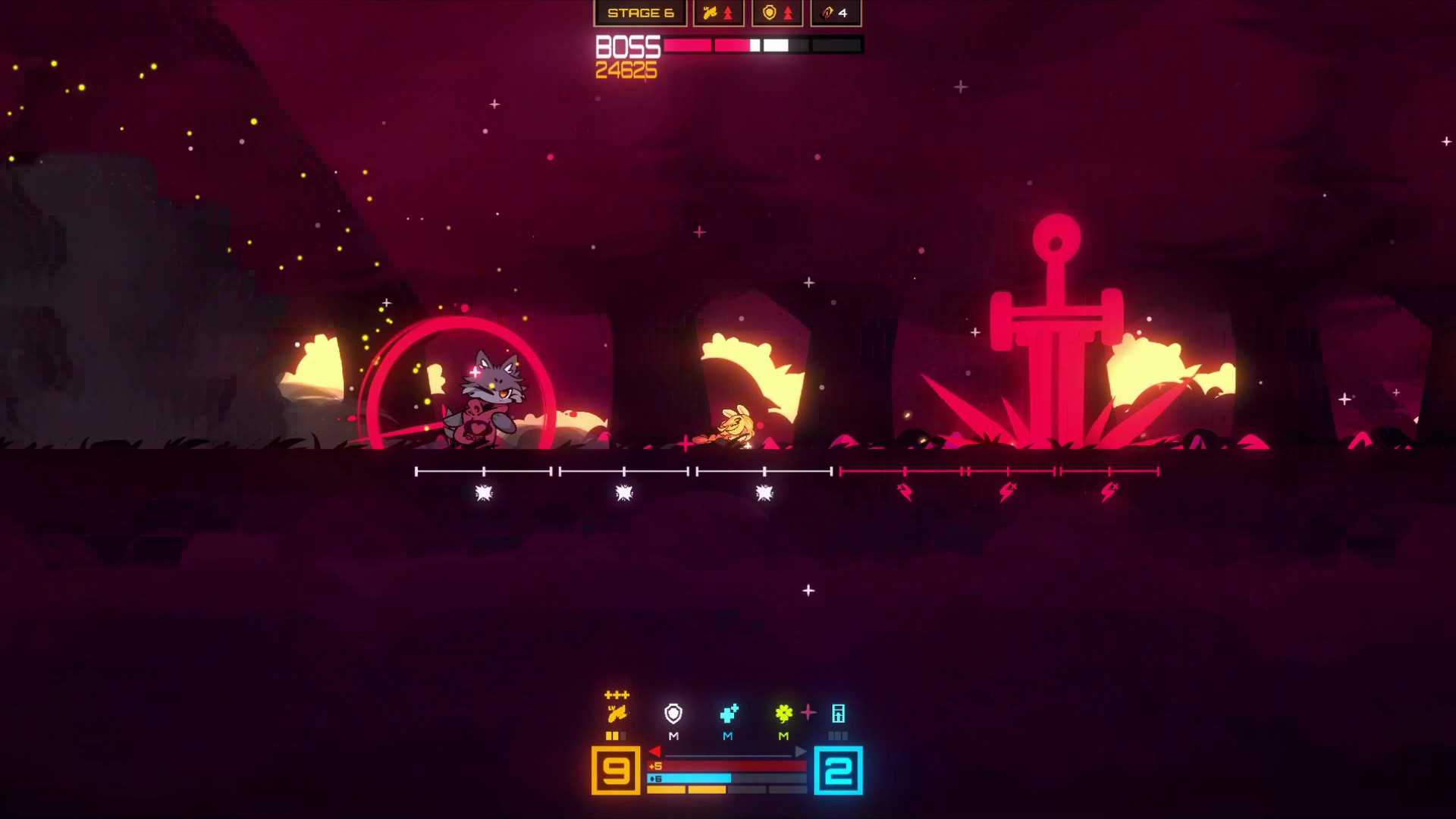Image resolution: width=1456 pixels, height=819 pixels.
Task: Click the white shield ability icon
Action: 673,714
